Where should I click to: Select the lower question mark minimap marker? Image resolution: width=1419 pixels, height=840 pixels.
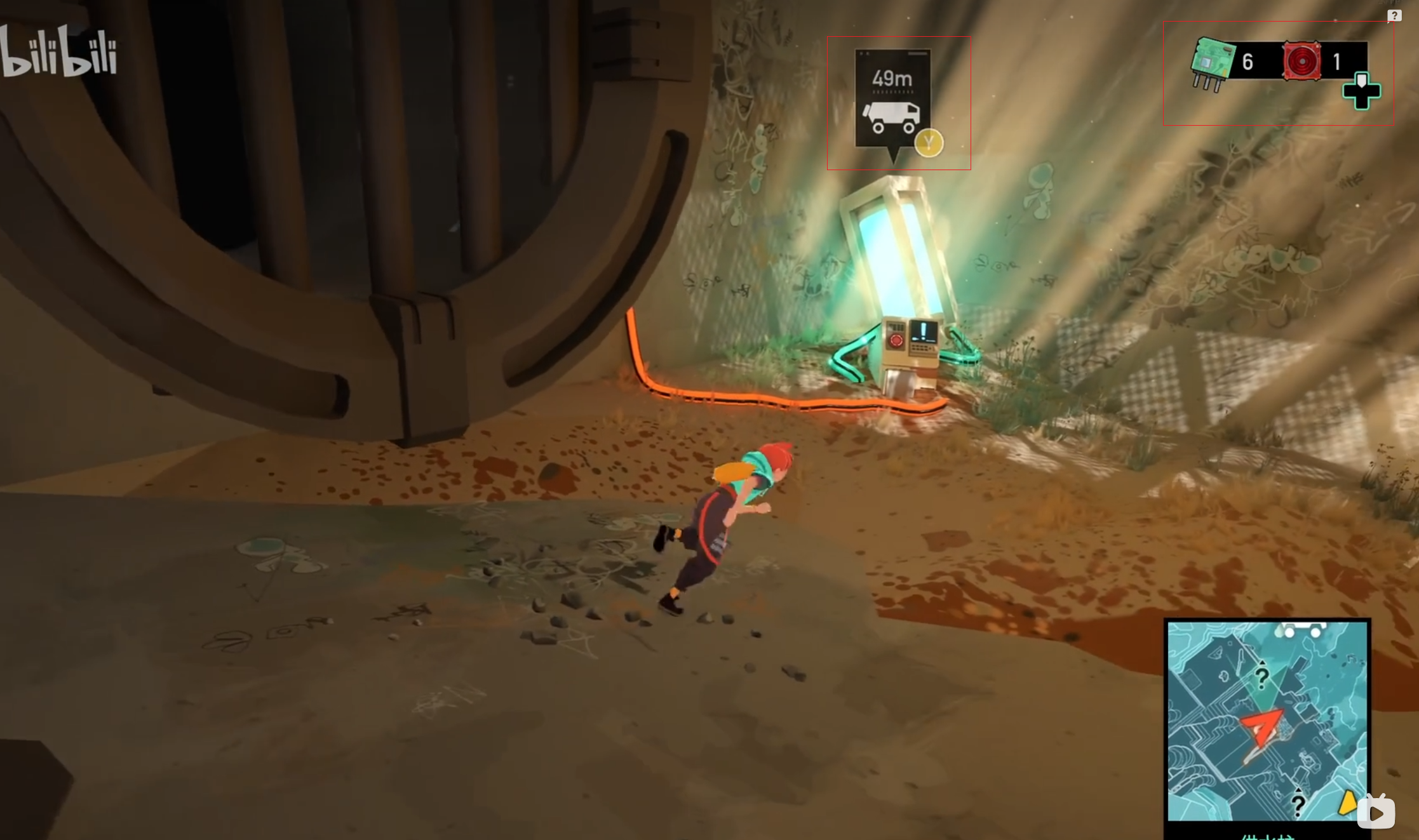[x=1298, y=804]
